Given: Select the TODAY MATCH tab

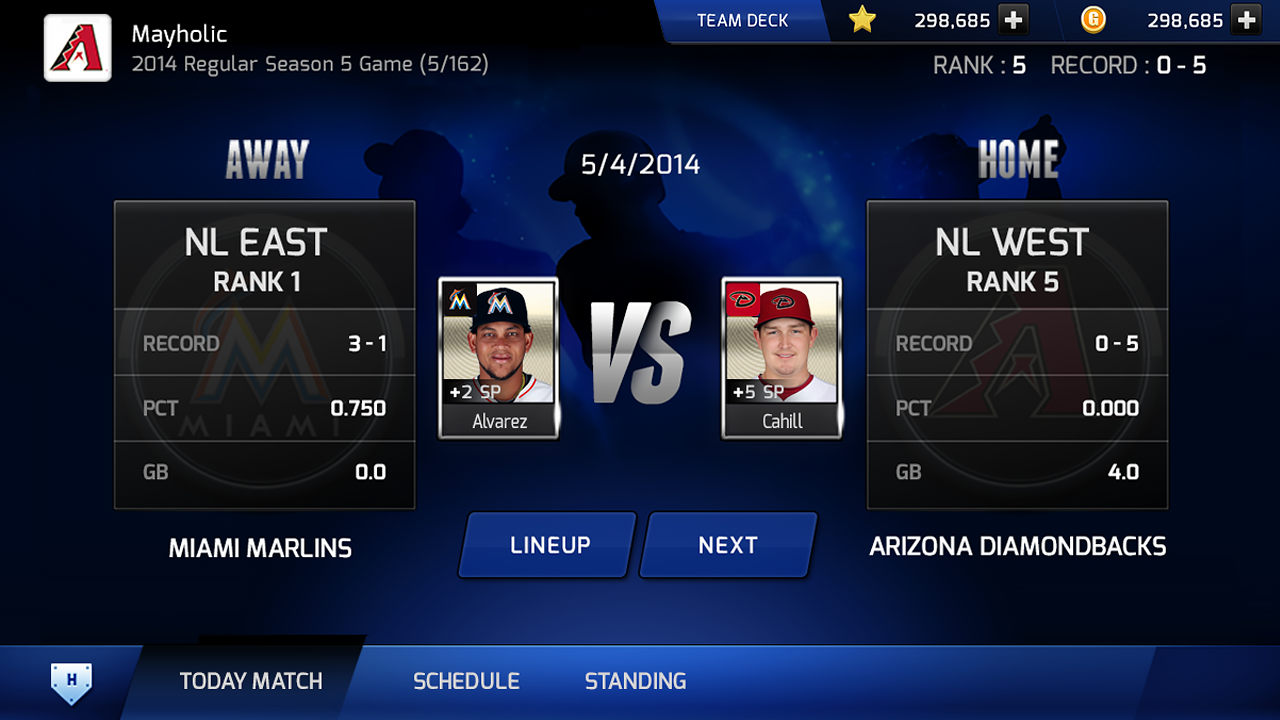Looking at the screenshot, I should click(251, 681).
